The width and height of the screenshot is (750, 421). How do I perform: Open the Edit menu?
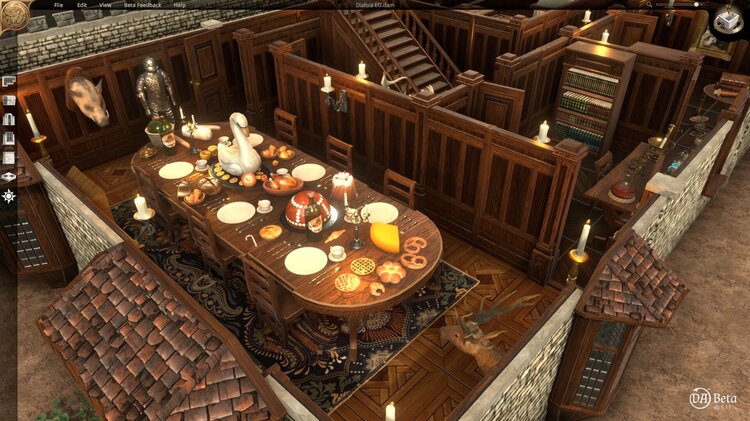click(x=82, y=5)
